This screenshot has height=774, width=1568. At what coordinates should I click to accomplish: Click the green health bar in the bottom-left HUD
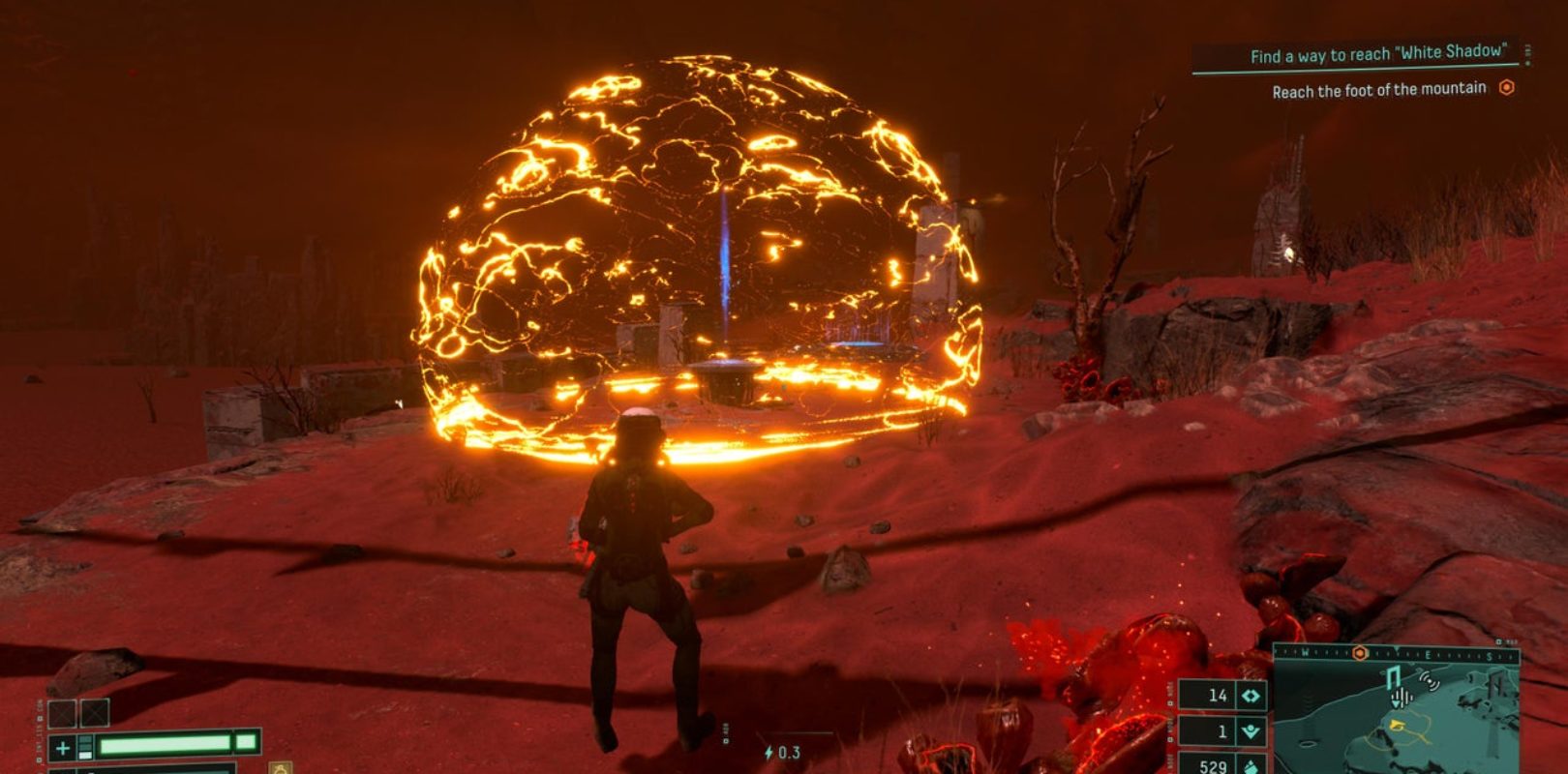165,745
